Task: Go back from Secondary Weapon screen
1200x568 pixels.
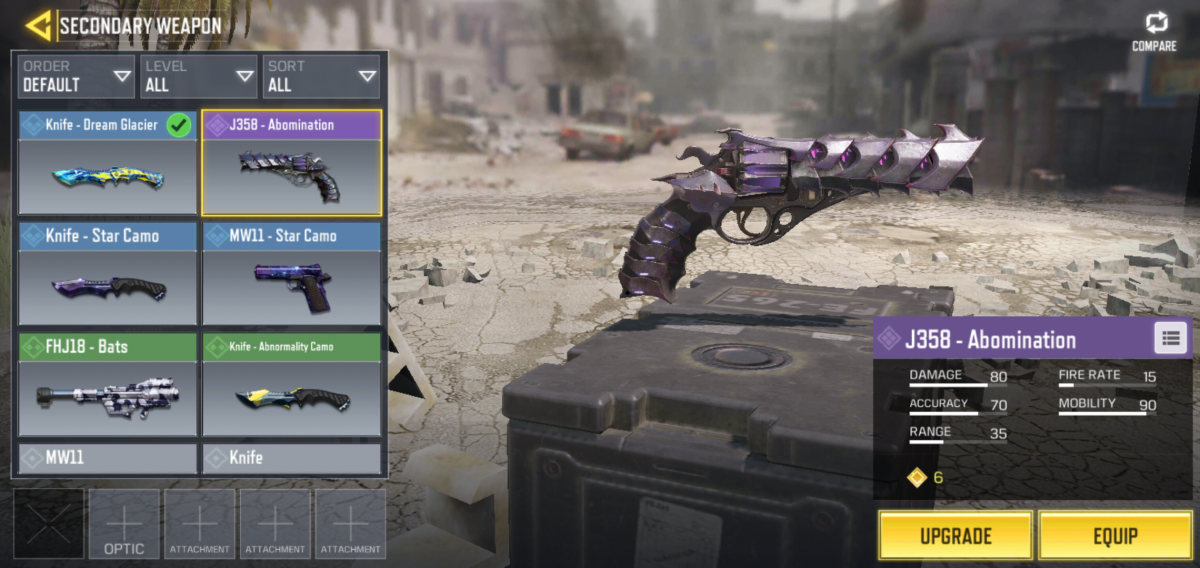Action: click(38, 25)
